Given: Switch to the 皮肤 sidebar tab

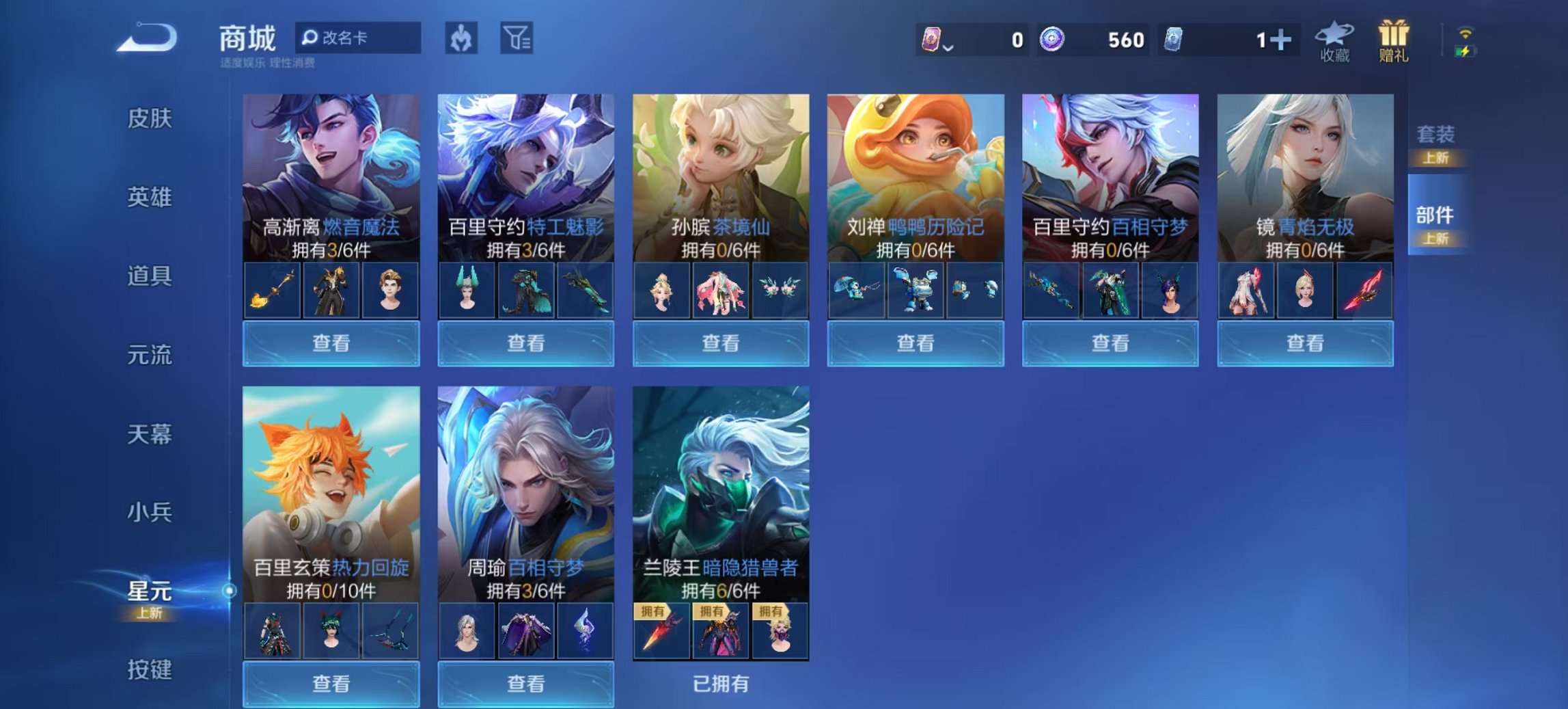Looking at the screenshot, I should click(152, 118).
